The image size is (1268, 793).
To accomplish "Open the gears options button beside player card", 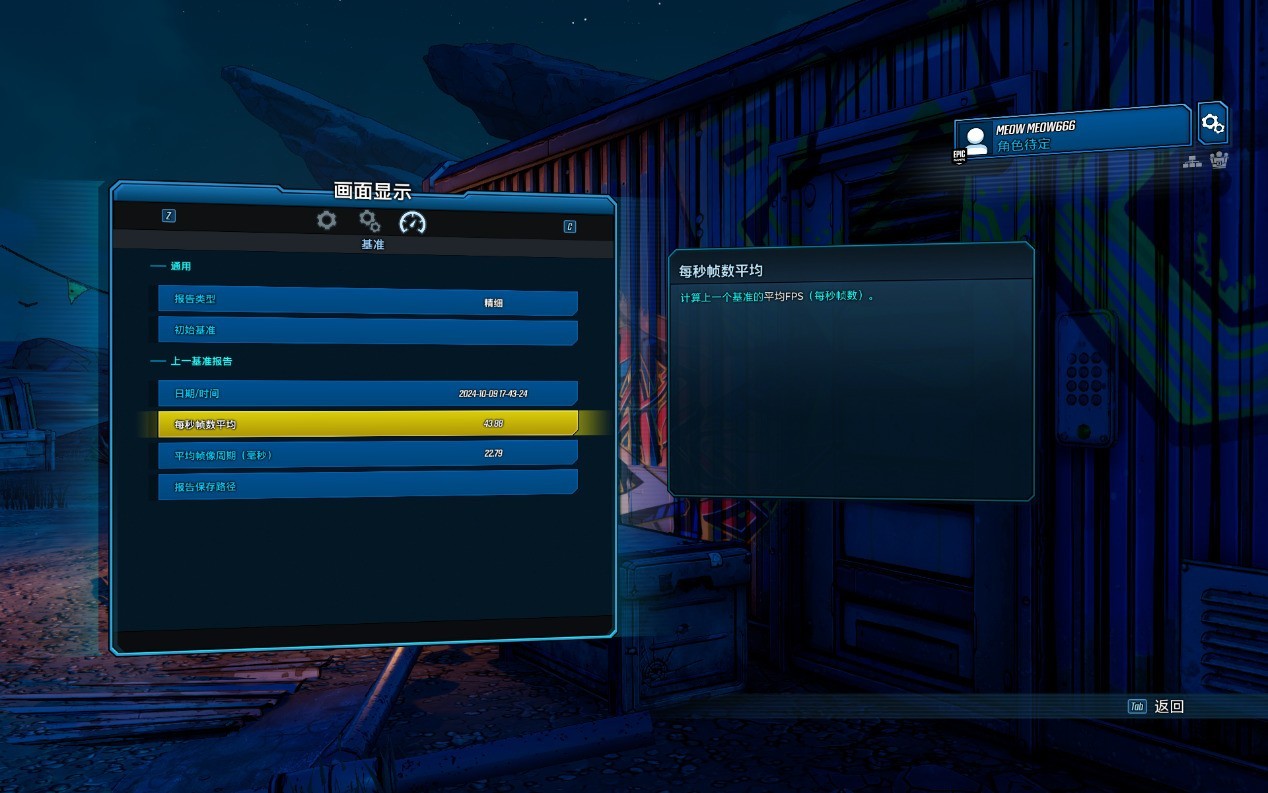I will click(1212, 124).
